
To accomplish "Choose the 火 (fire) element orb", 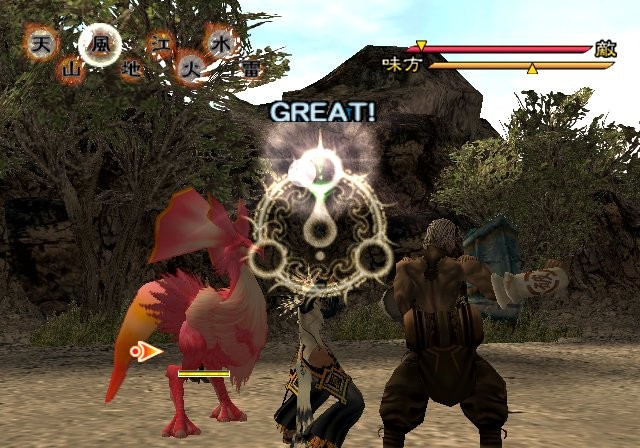I will [190, 69].
